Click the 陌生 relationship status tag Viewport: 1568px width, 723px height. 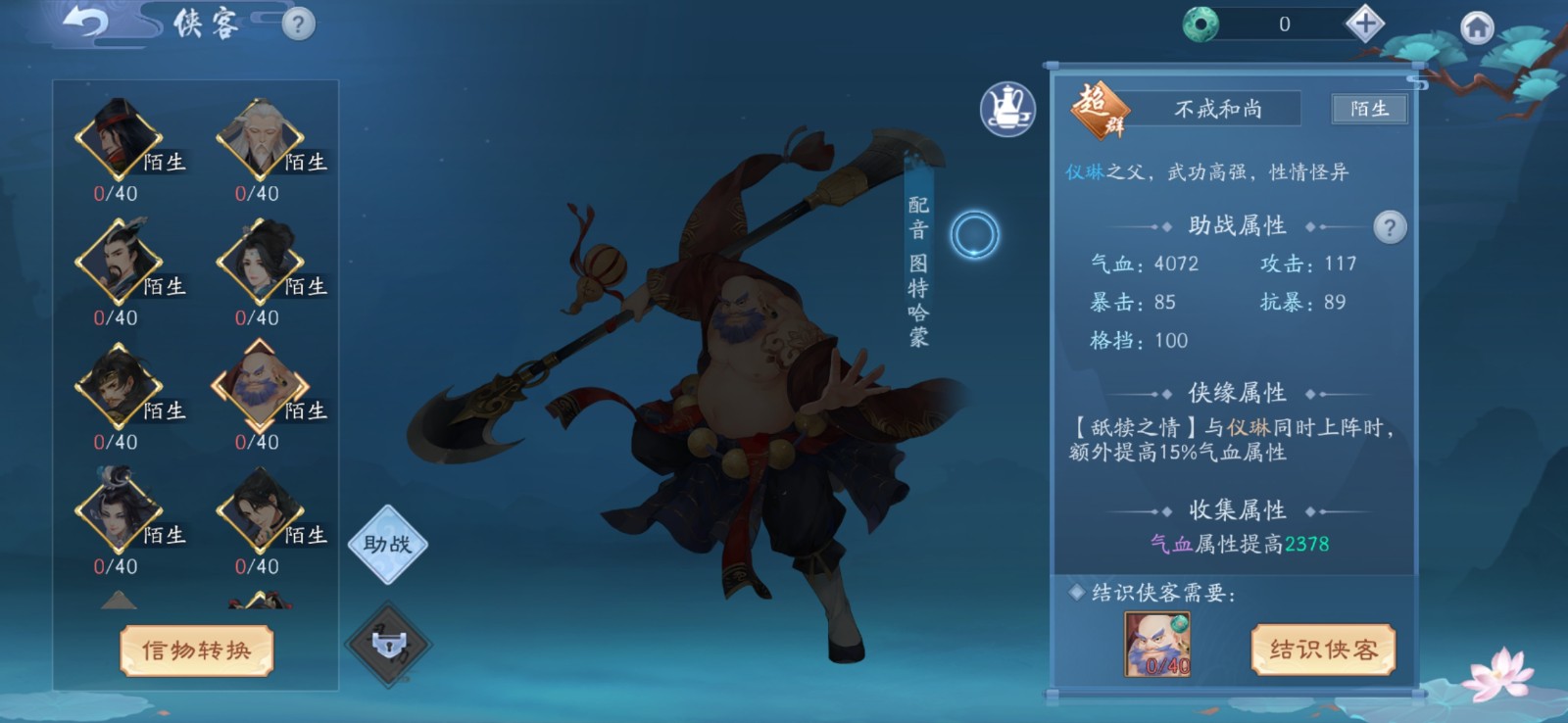1369,109
